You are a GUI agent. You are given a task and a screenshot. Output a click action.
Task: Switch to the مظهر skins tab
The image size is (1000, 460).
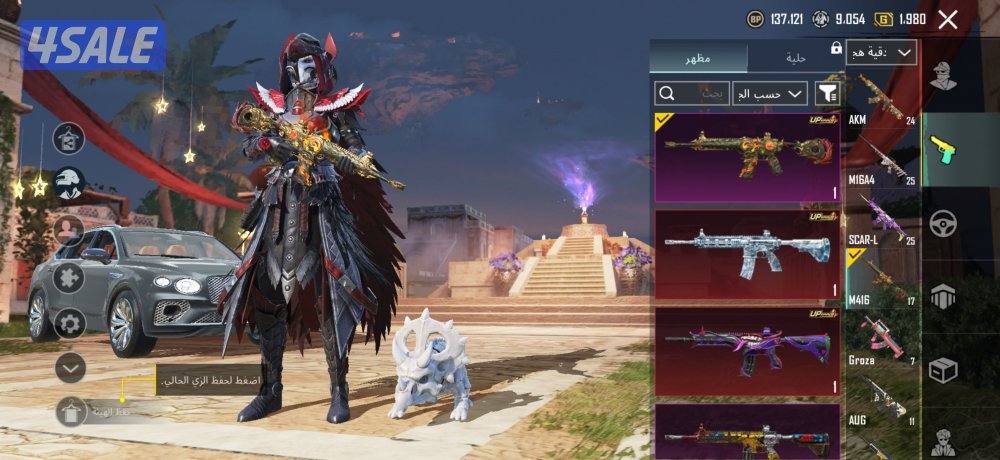coord(698,58)
